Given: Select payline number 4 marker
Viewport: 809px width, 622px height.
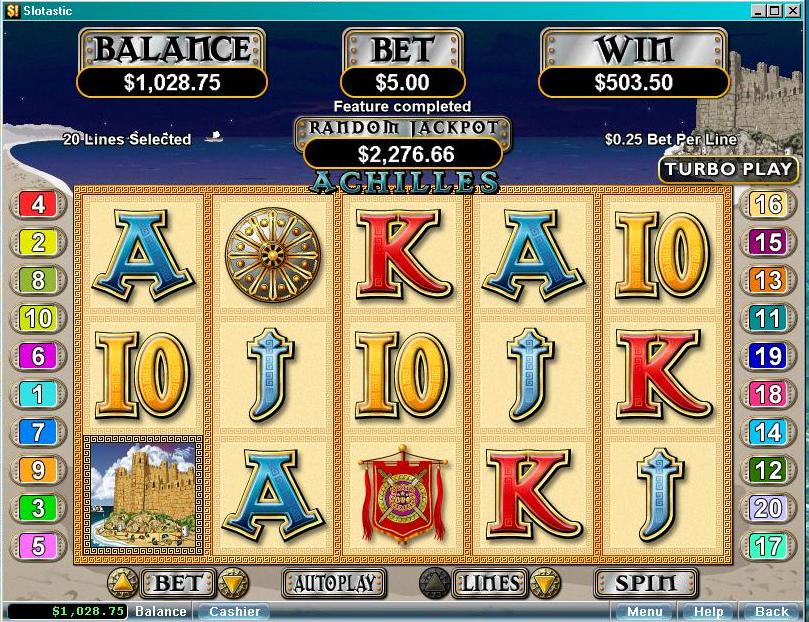Looking at the screenshot, I should (x=38, y=205).
